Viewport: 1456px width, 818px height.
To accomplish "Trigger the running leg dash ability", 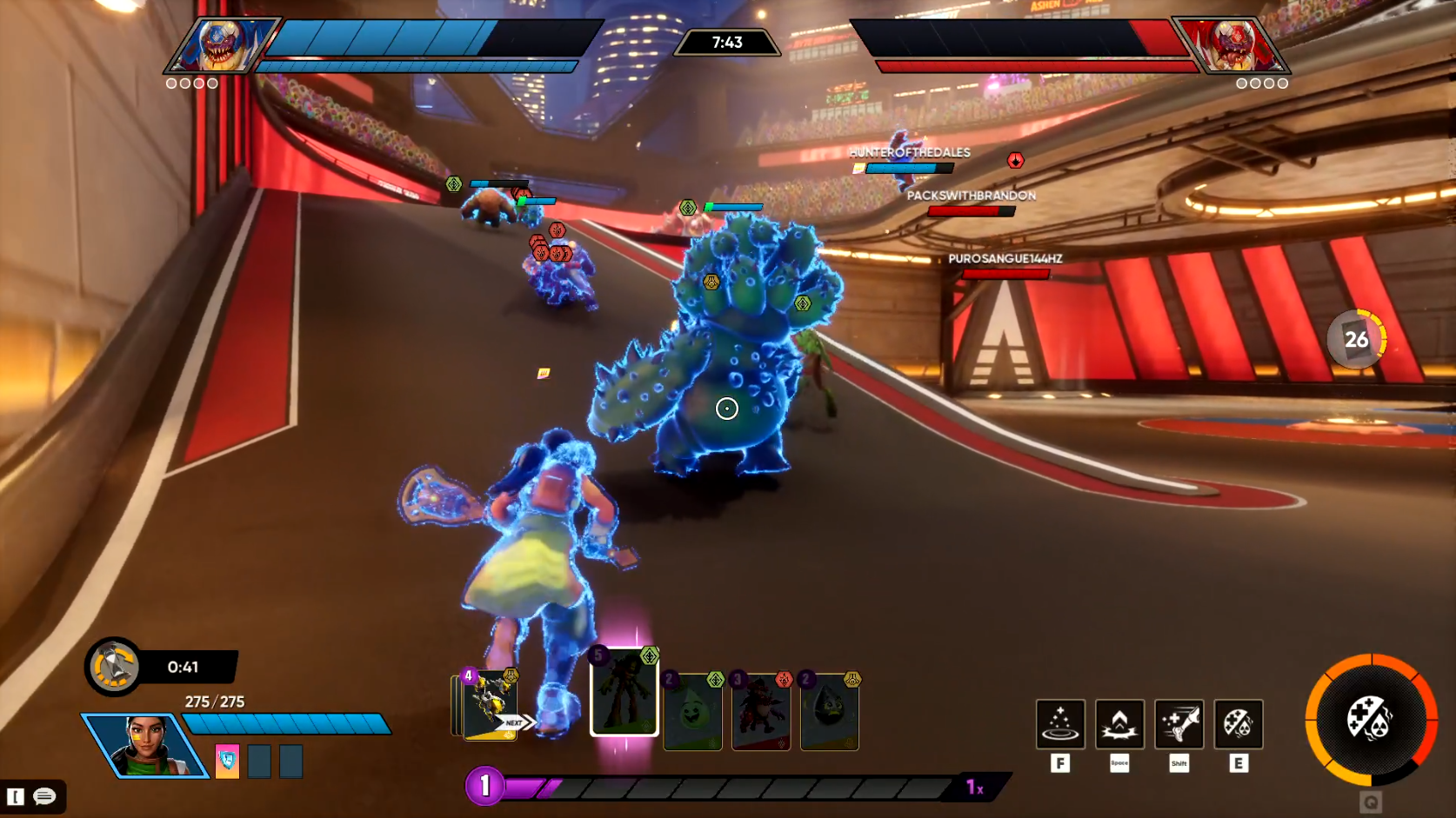I will click(x=1179, y=724).
